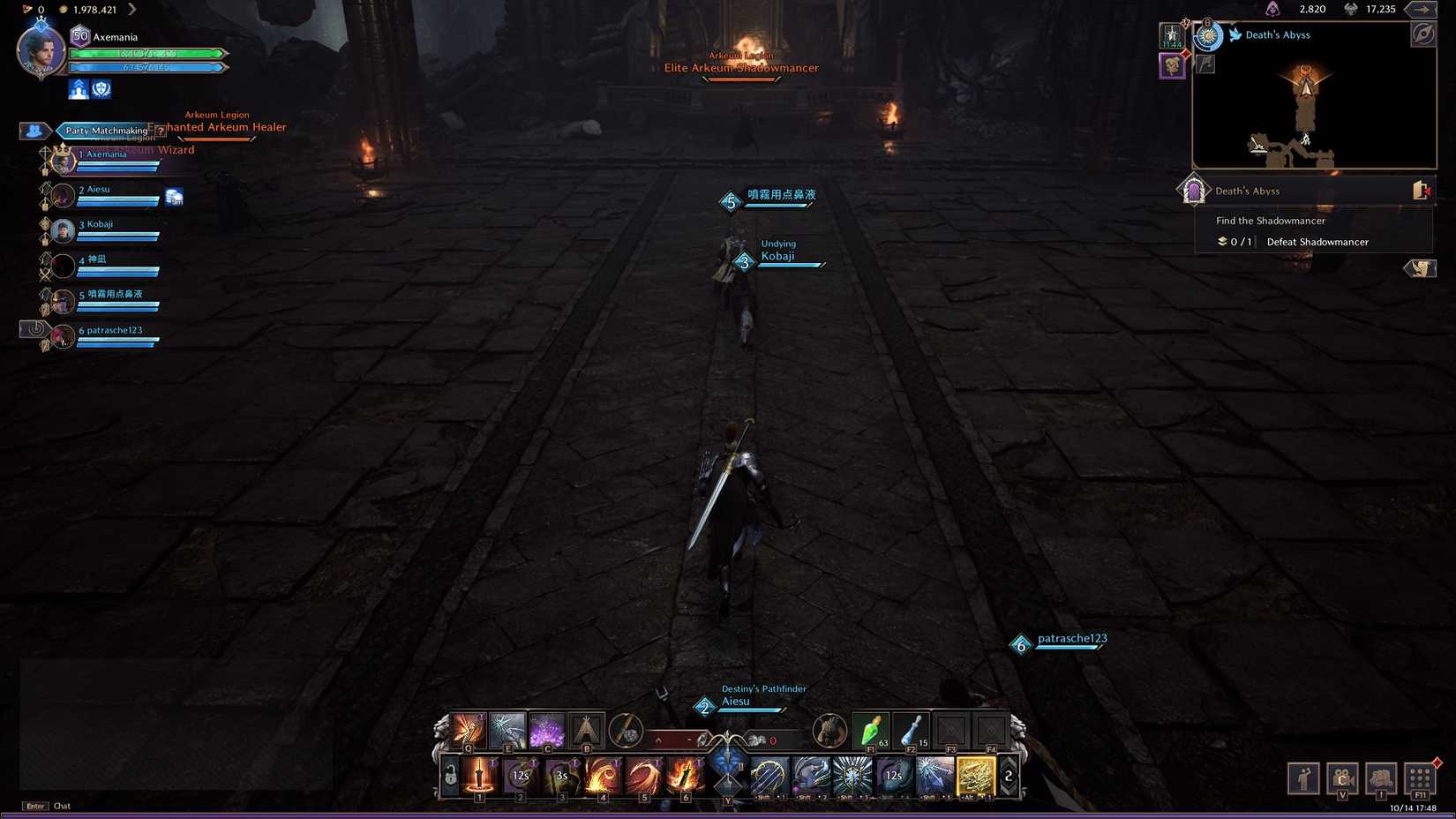Screen dimensions: 1456x819
Task: Toggle the speaker icon beside patrasche123's party frame
Action: pyautogui.click(x=36, y=327)
